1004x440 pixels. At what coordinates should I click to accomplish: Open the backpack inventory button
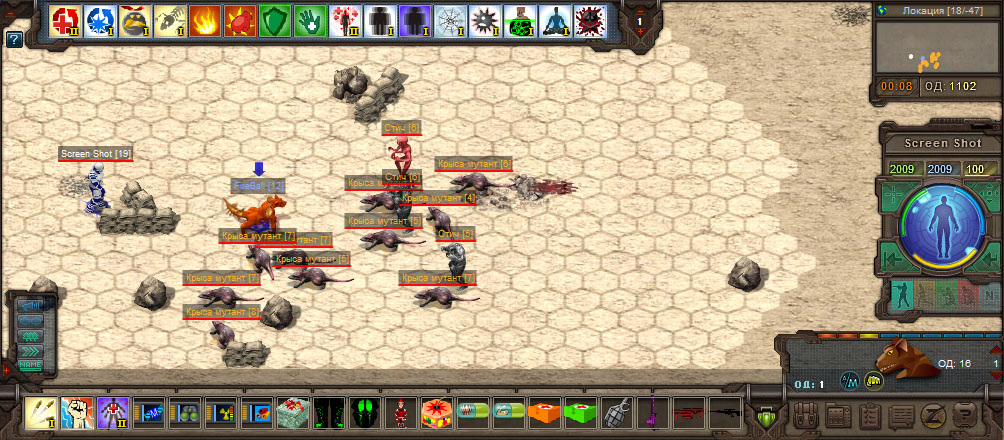(805, 415)
